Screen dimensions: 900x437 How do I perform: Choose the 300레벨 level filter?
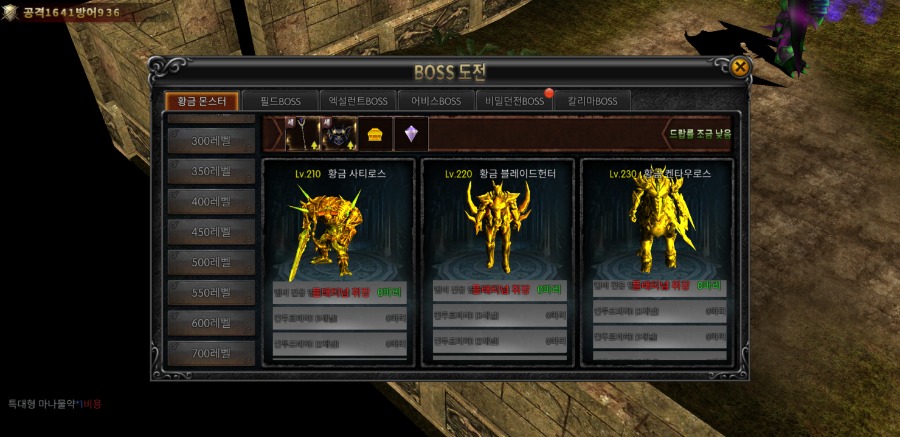[211, 141]
